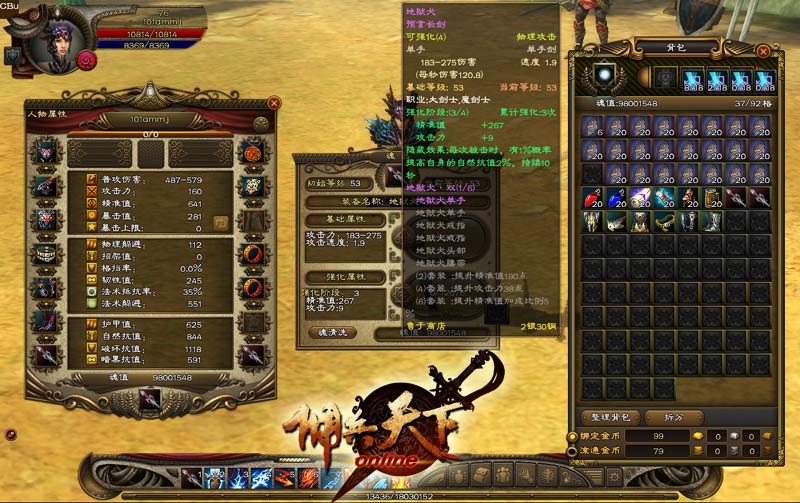Open the glowing orb main bag slot
This screenshot has height=503, width=800.
[x=602, y=77]
